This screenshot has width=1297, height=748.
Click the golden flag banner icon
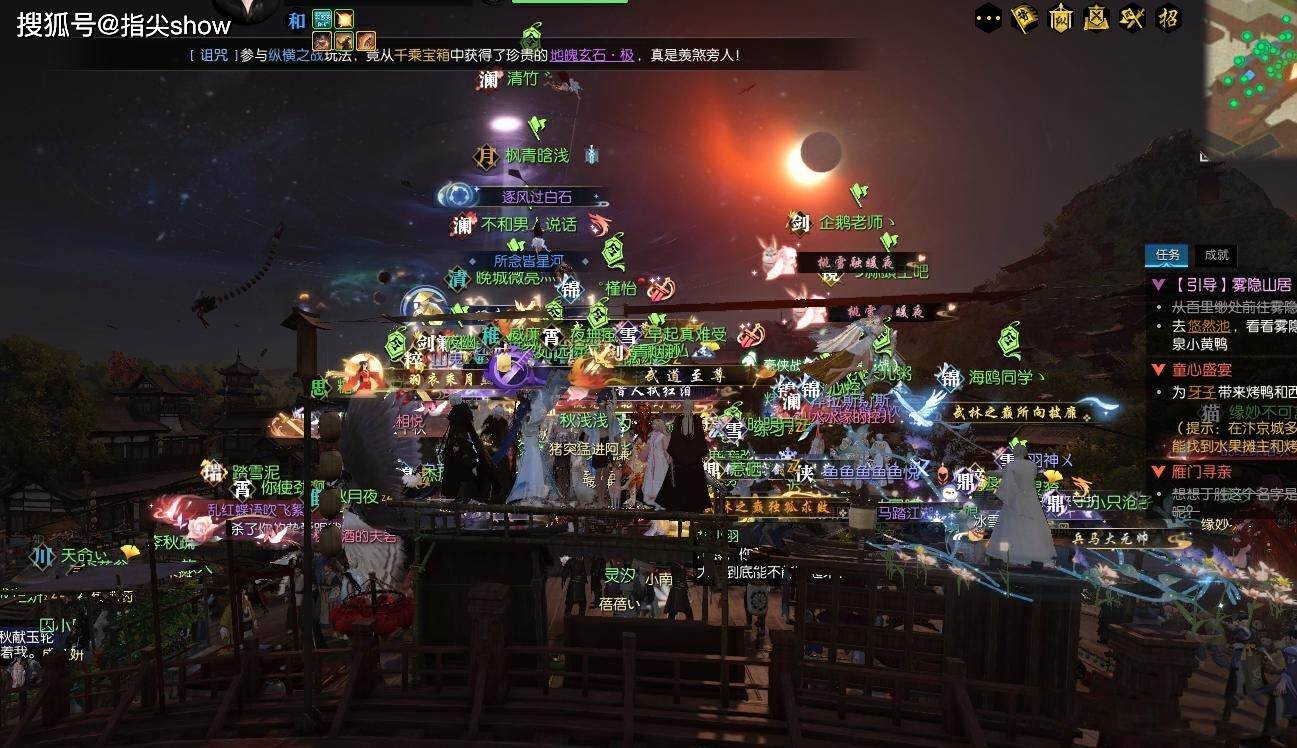coord(1024,18)
